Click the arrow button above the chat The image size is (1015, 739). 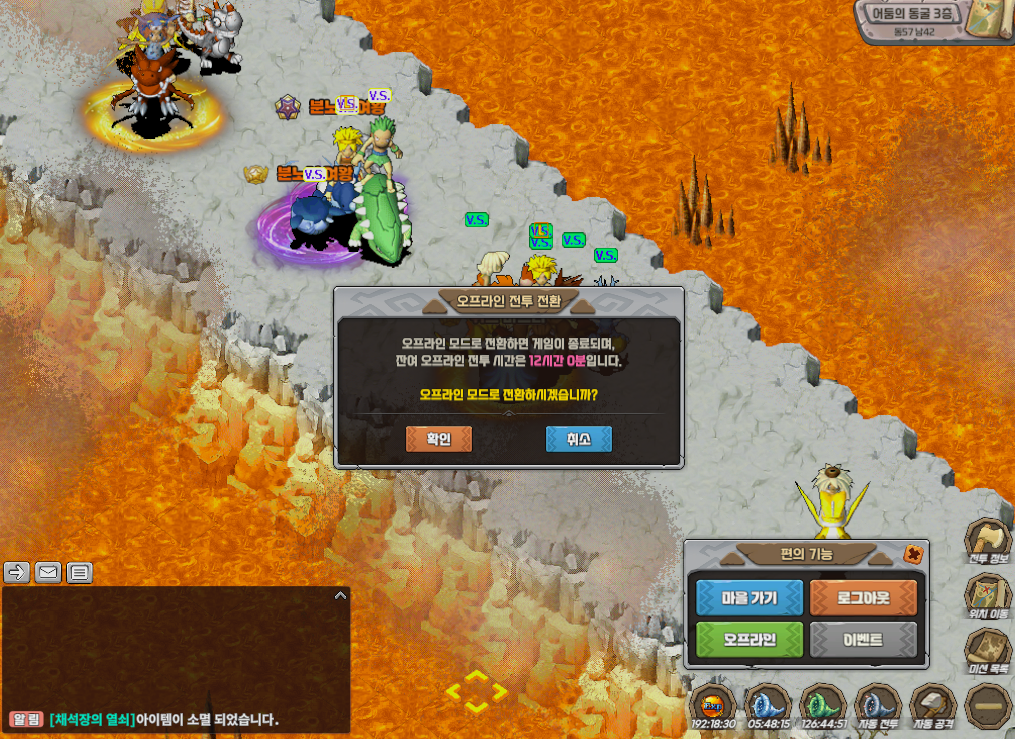tap(17, 572)
